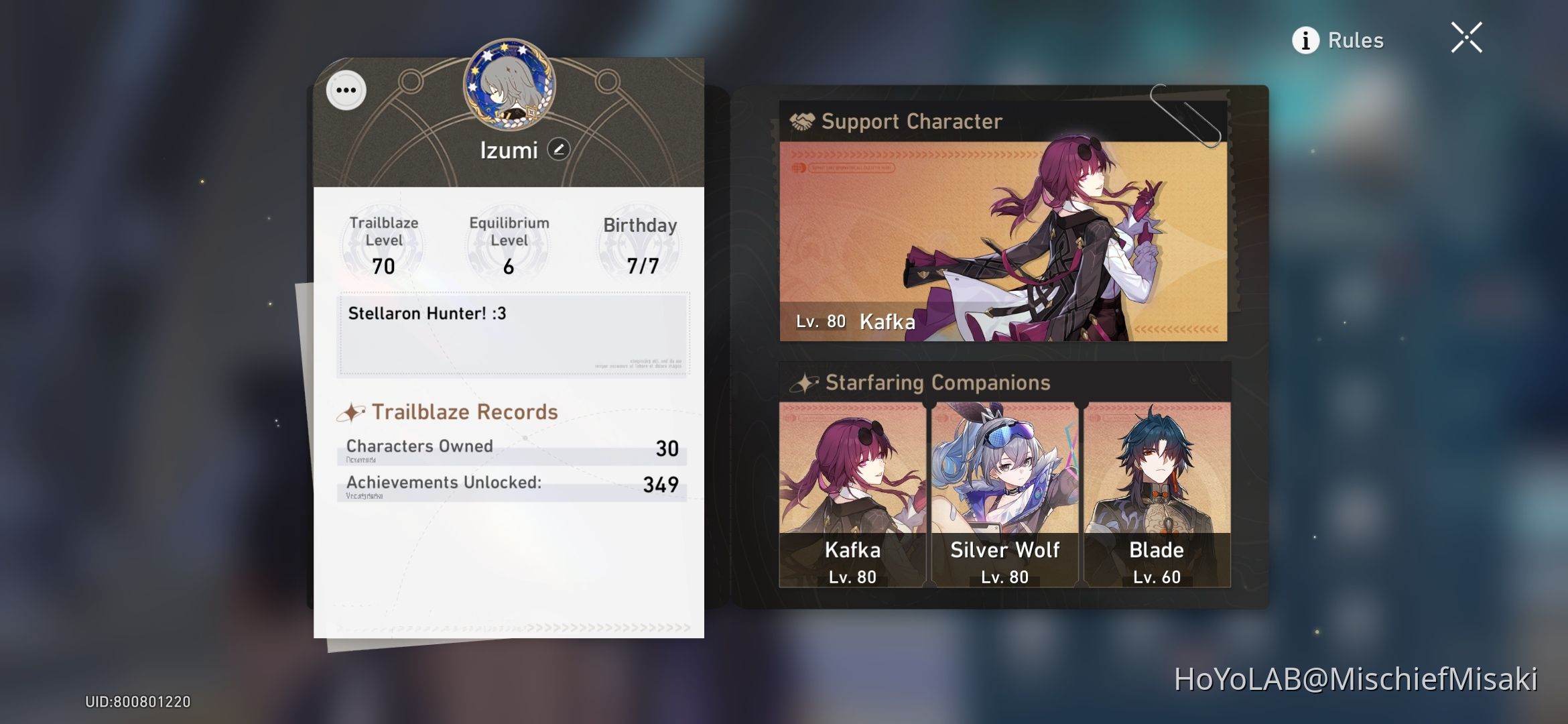This screenshot has width=1568, height=724.
Task: Click the Birthday emblem icon
Action: pos(637,245)
